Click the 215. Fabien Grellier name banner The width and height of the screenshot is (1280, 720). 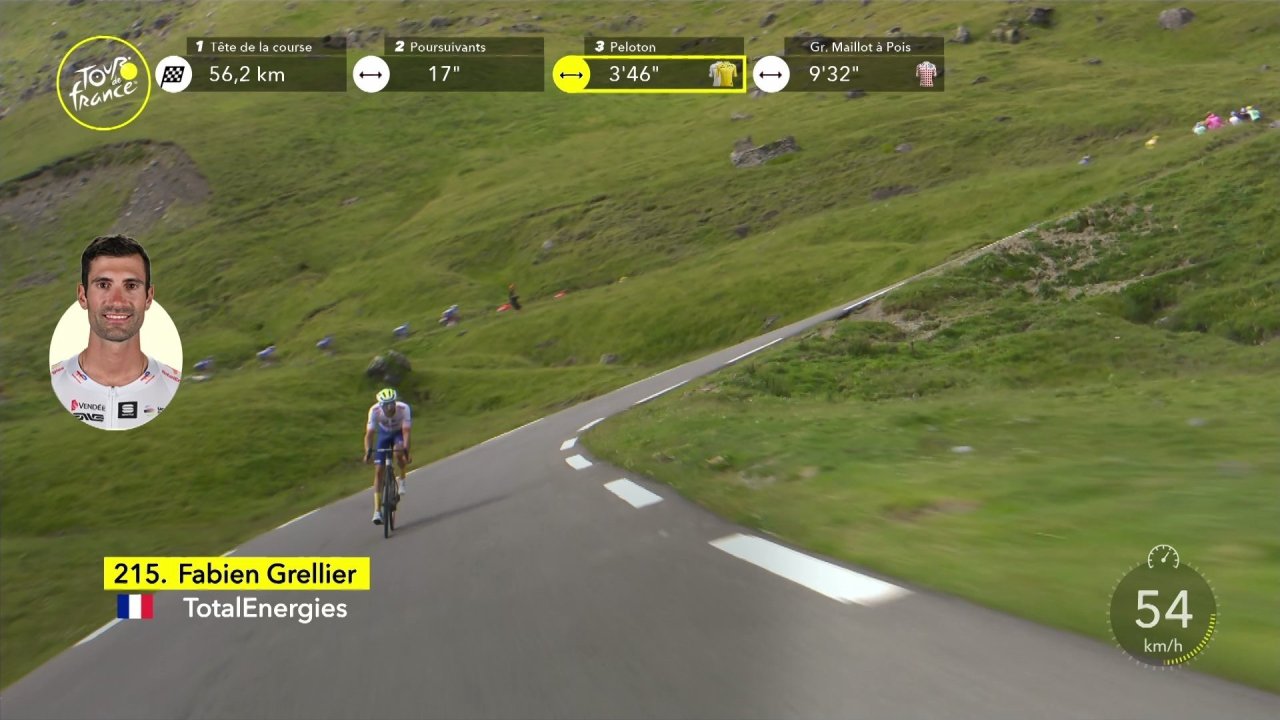237,574
